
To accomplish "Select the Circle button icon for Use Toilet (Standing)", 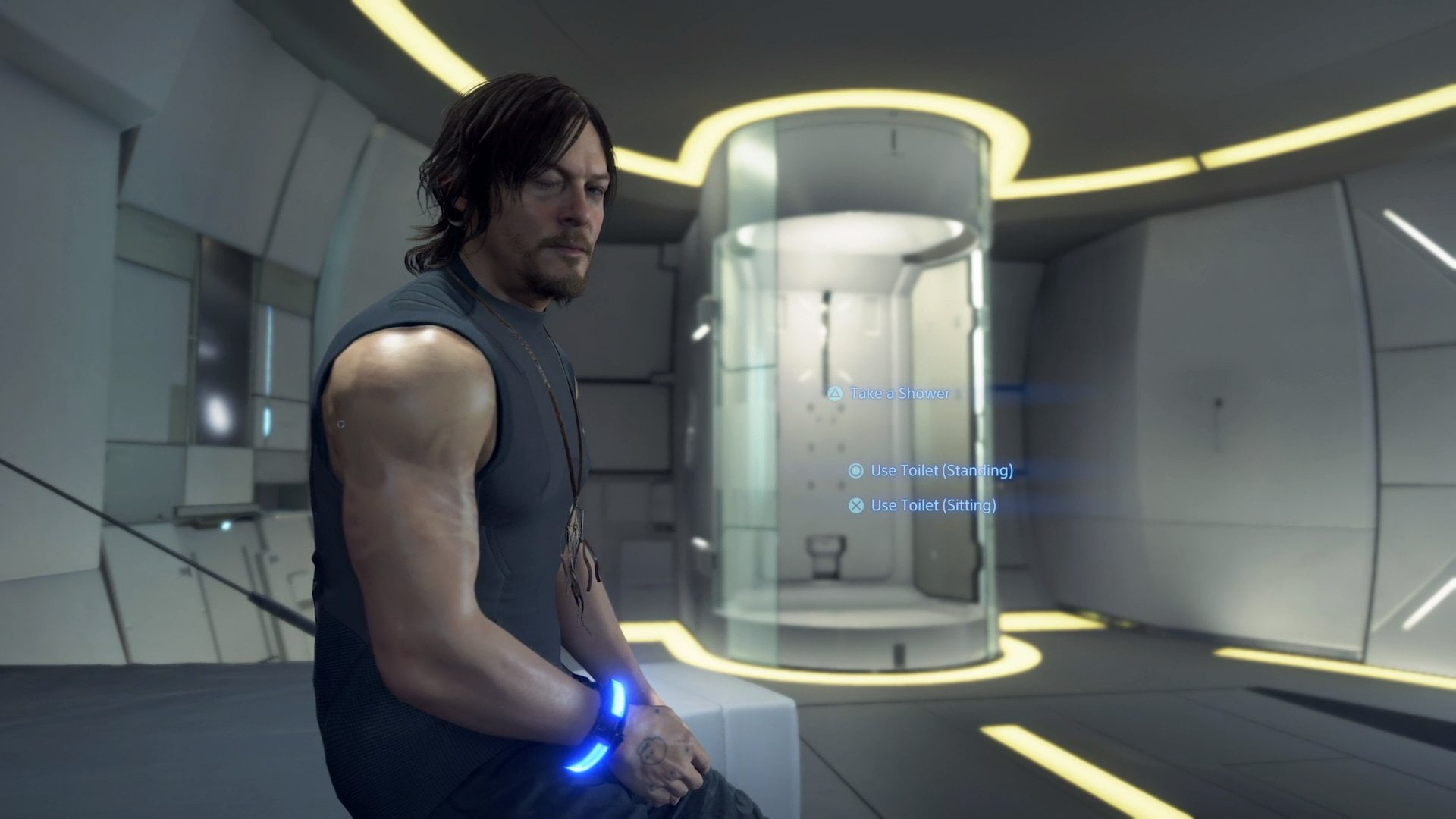I will (x=855, y=472).
